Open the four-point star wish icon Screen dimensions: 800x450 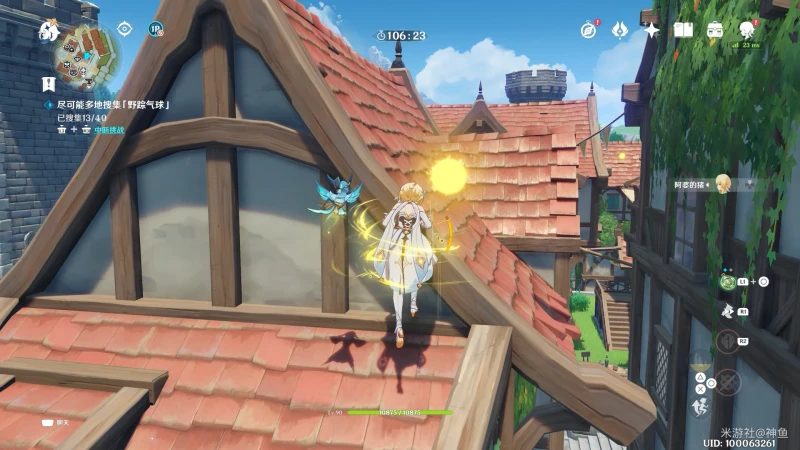tap(651, 30)
